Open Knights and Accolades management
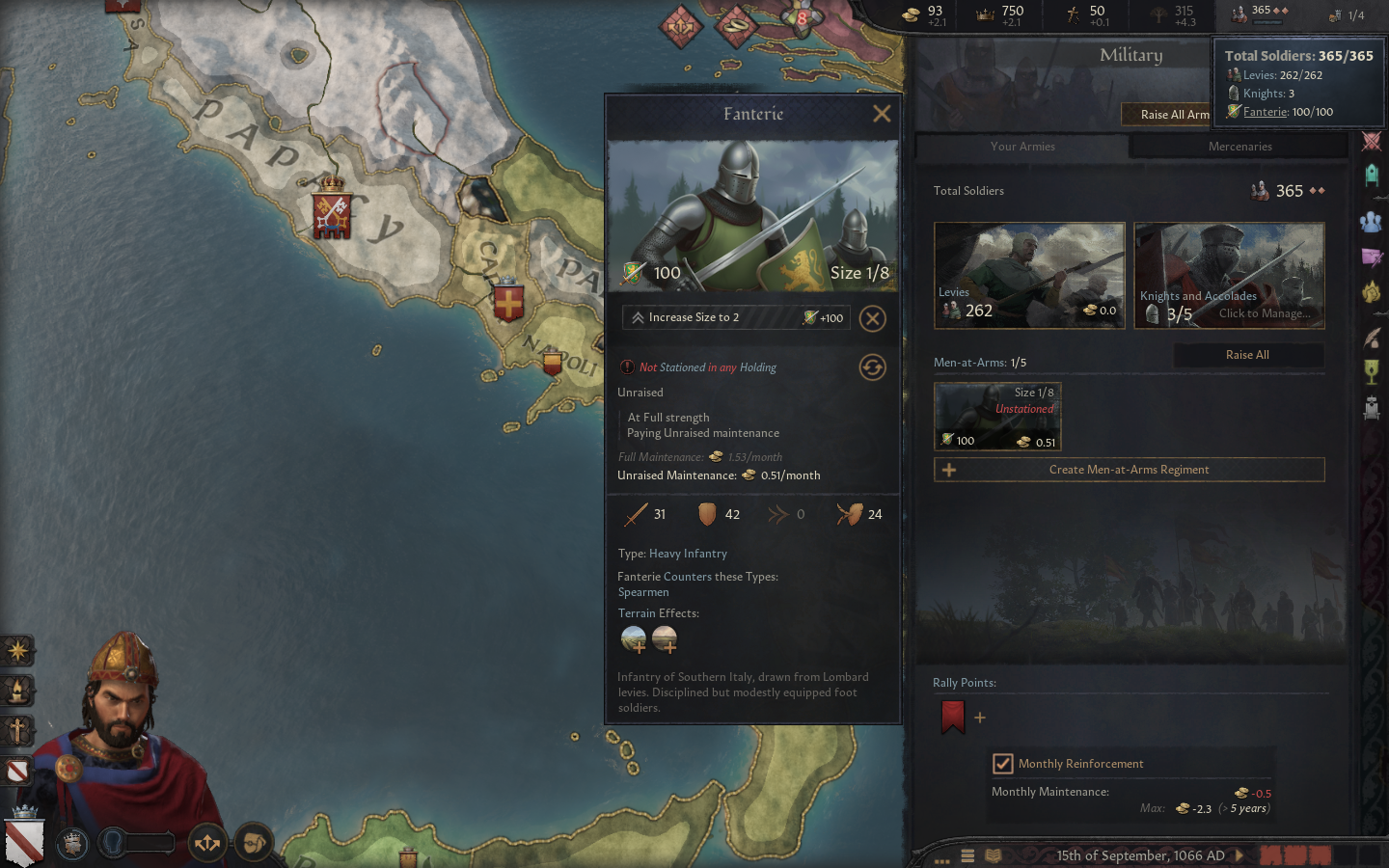Image resolution: width=1389 pixels, height=868 pixels. click(x=1229, y=276)
